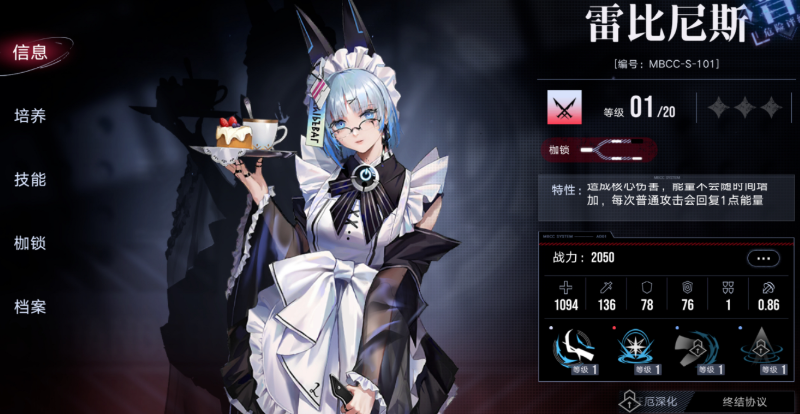Click the crossed swords class icon
The height and width of the screenshot is (414, 800).
click(565, 107)
